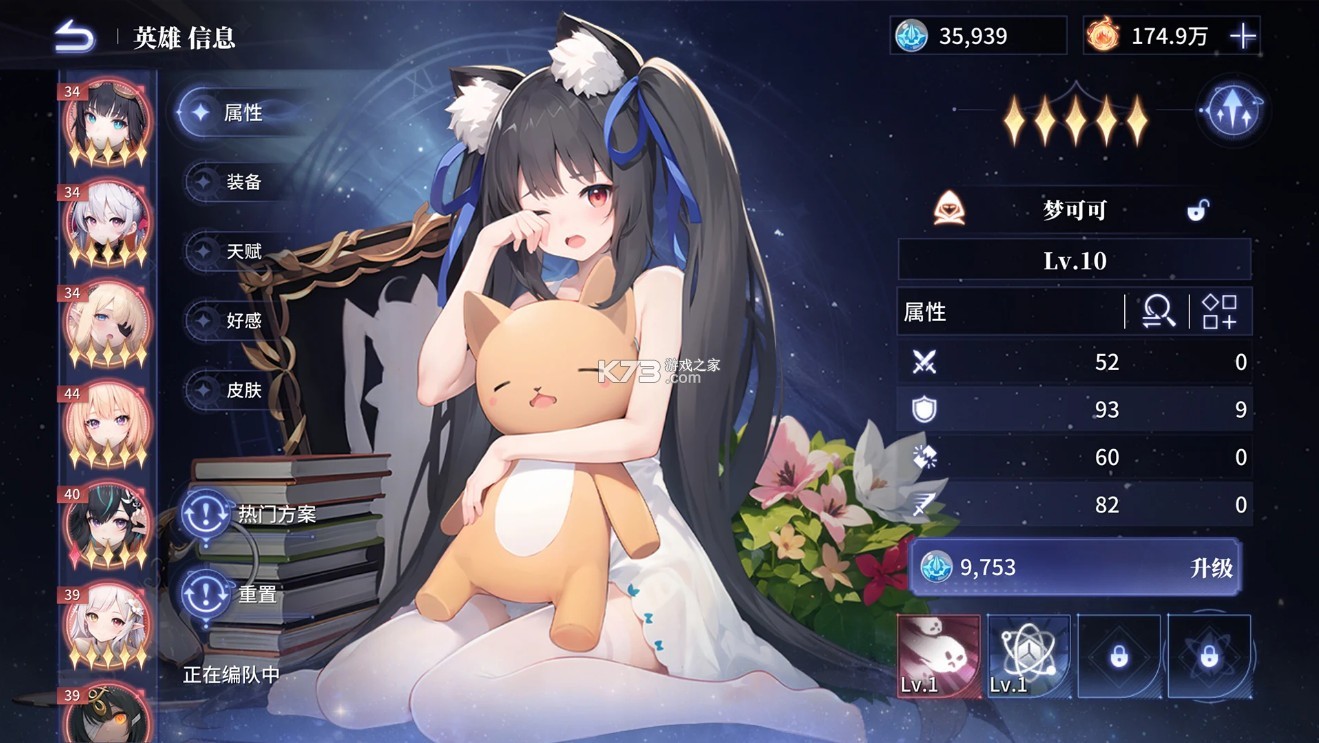Image resolution: width=1319 pixels, height=743 pixels.
Task: Click the defense shield stat icon
Action: (926, 409)
